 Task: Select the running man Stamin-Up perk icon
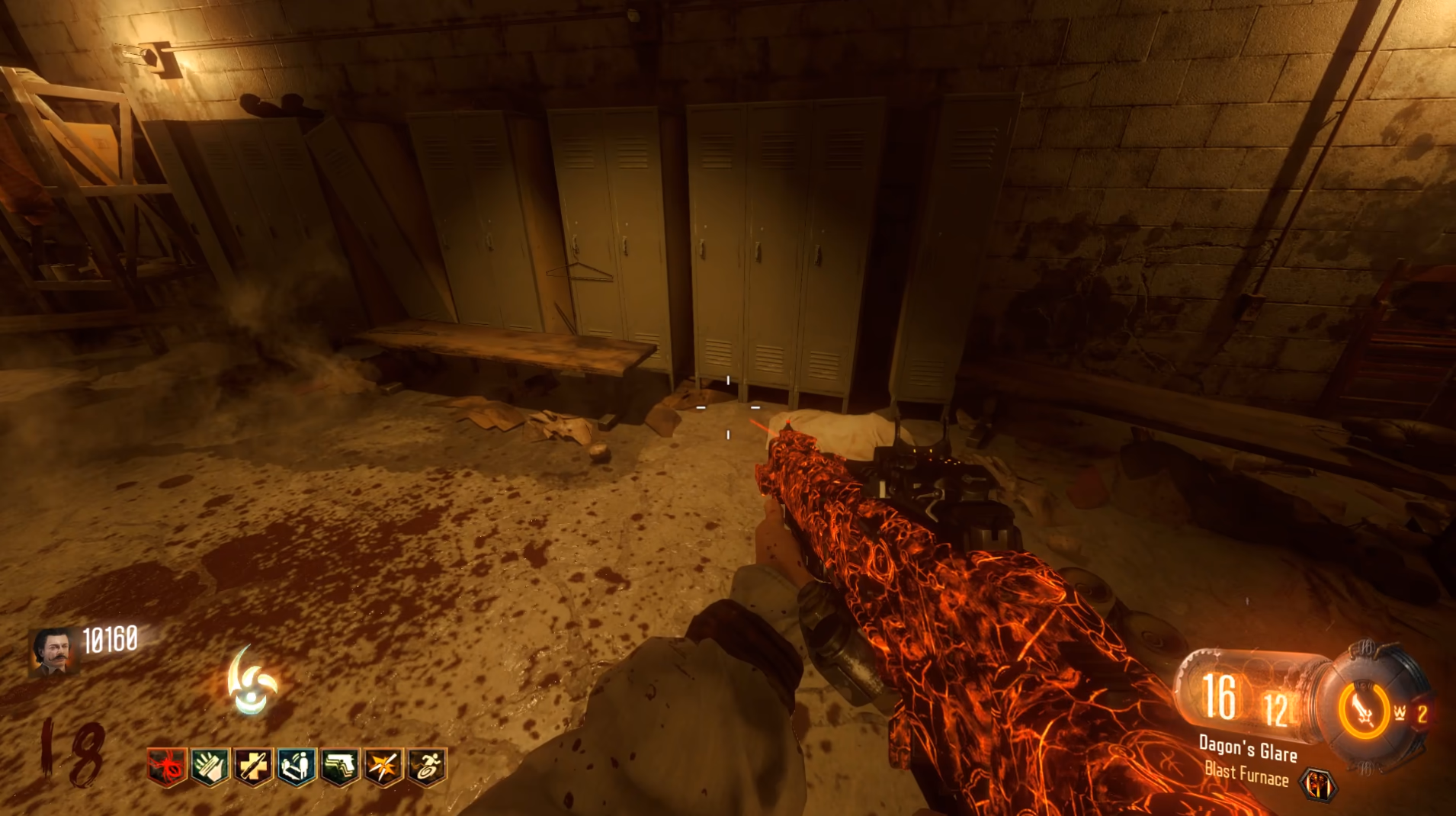pos(426,766)
